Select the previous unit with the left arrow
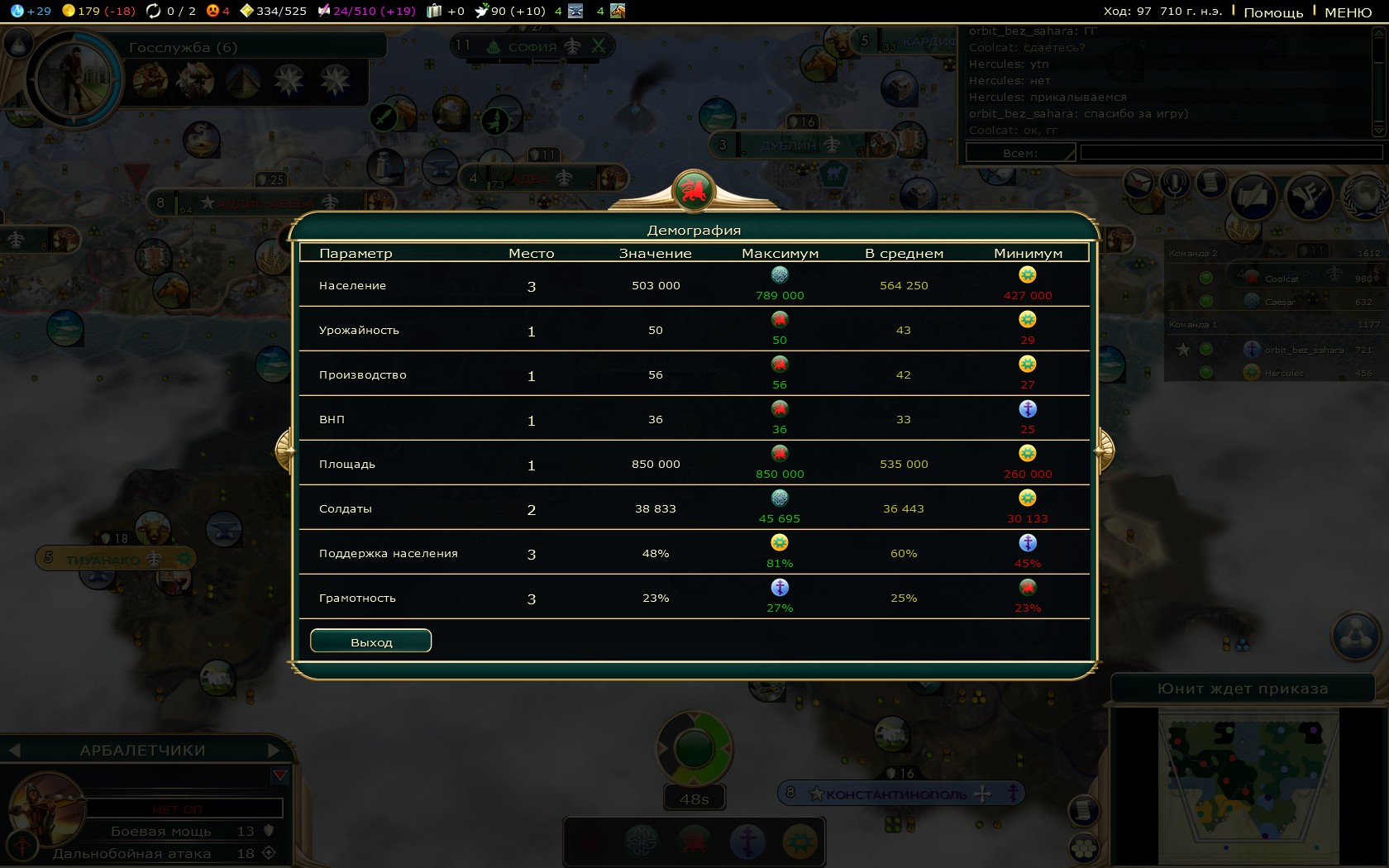Image resolution: width=1389 pixels, height=868 pixels. [x=14, y=751]
